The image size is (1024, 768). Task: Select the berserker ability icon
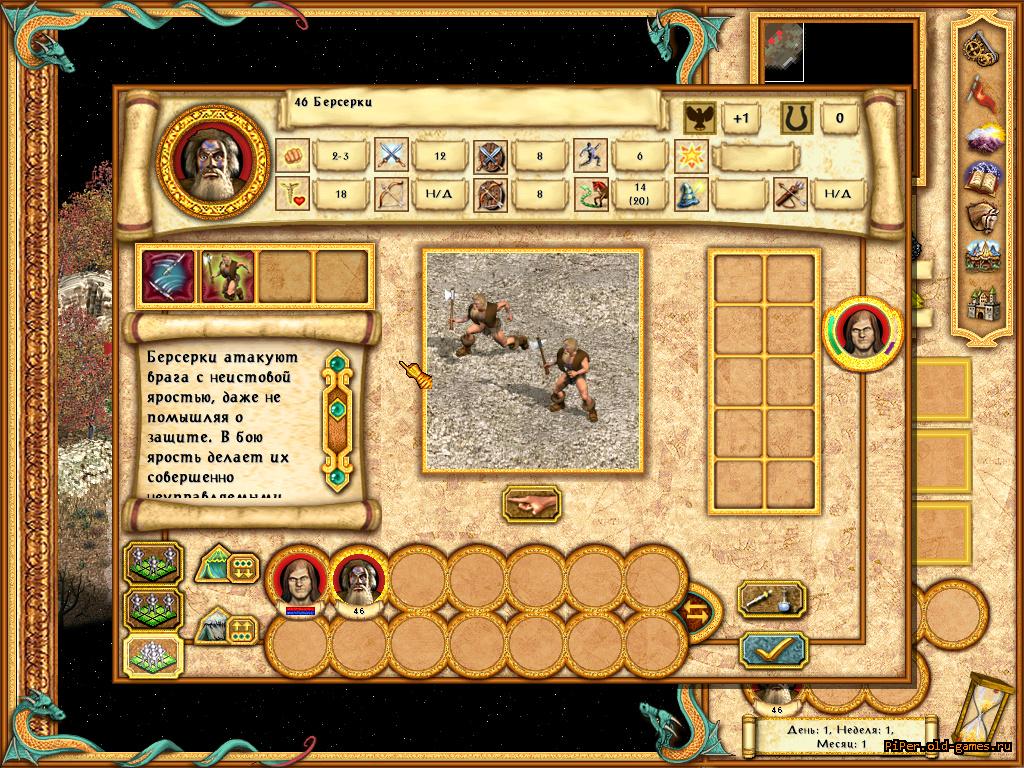(x=228, y=275)
